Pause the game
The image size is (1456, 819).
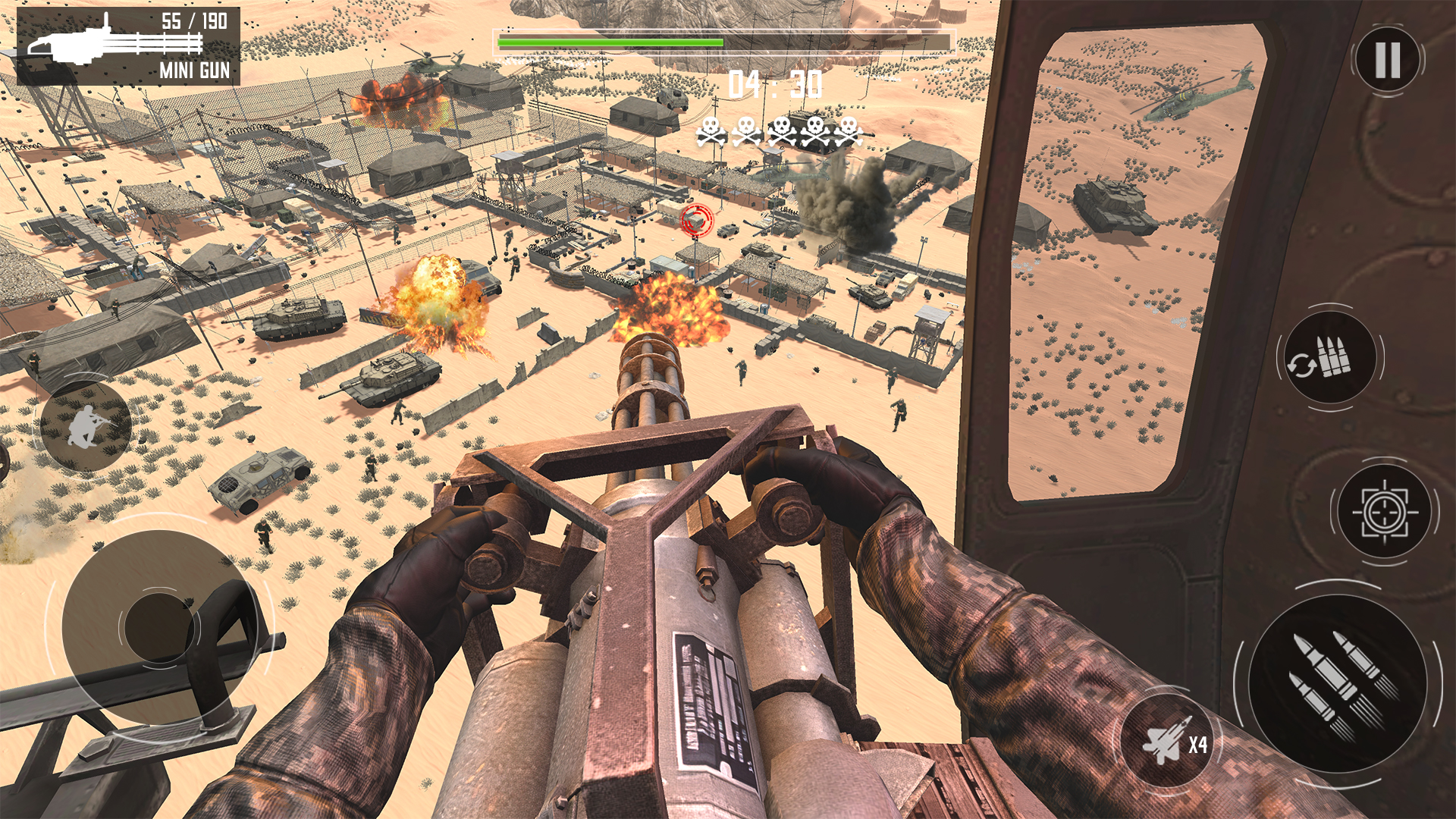(x=1386, y=59)
